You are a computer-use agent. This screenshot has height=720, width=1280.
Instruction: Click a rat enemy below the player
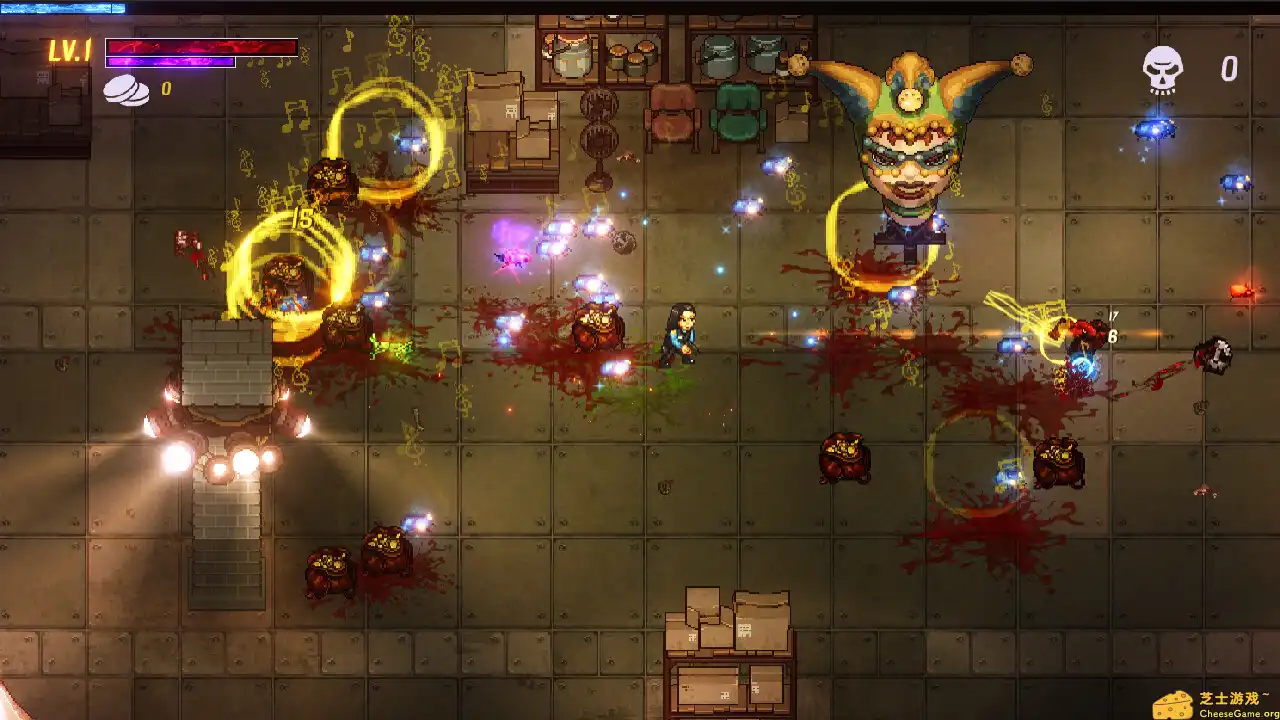click(x=846, y=461)
